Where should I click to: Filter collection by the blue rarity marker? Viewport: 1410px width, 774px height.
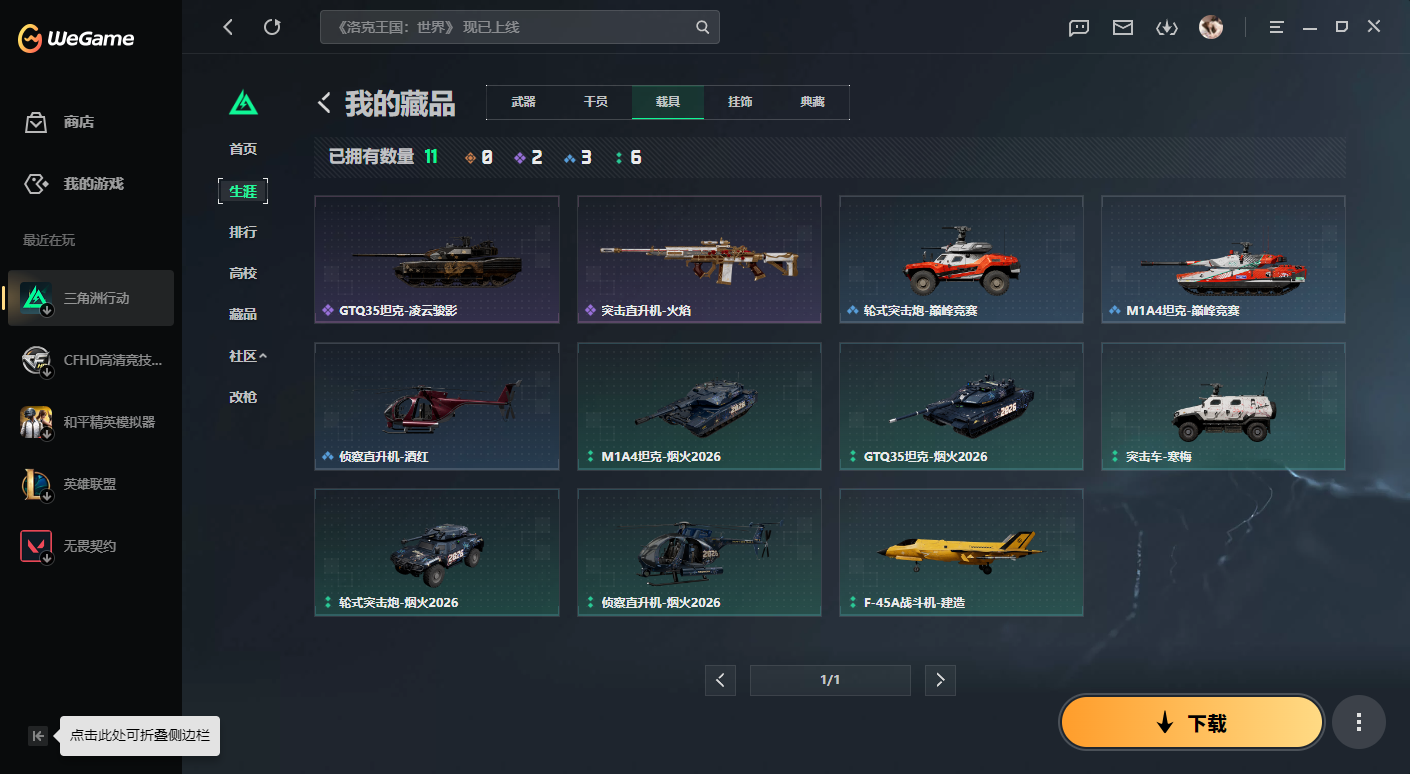pyautogui.click(x=569, y=156)
